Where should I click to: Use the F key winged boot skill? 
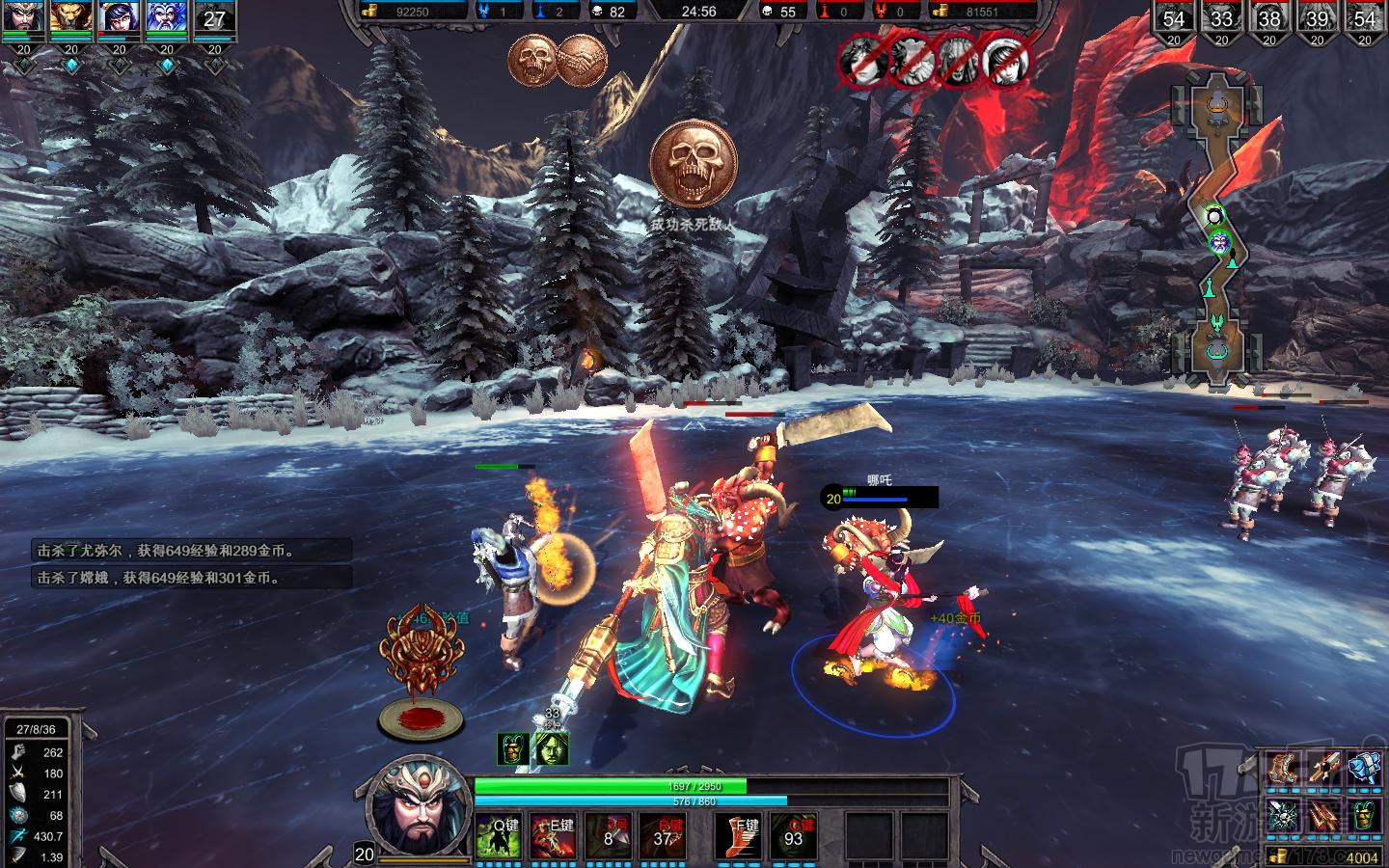(x=739, y=836)
